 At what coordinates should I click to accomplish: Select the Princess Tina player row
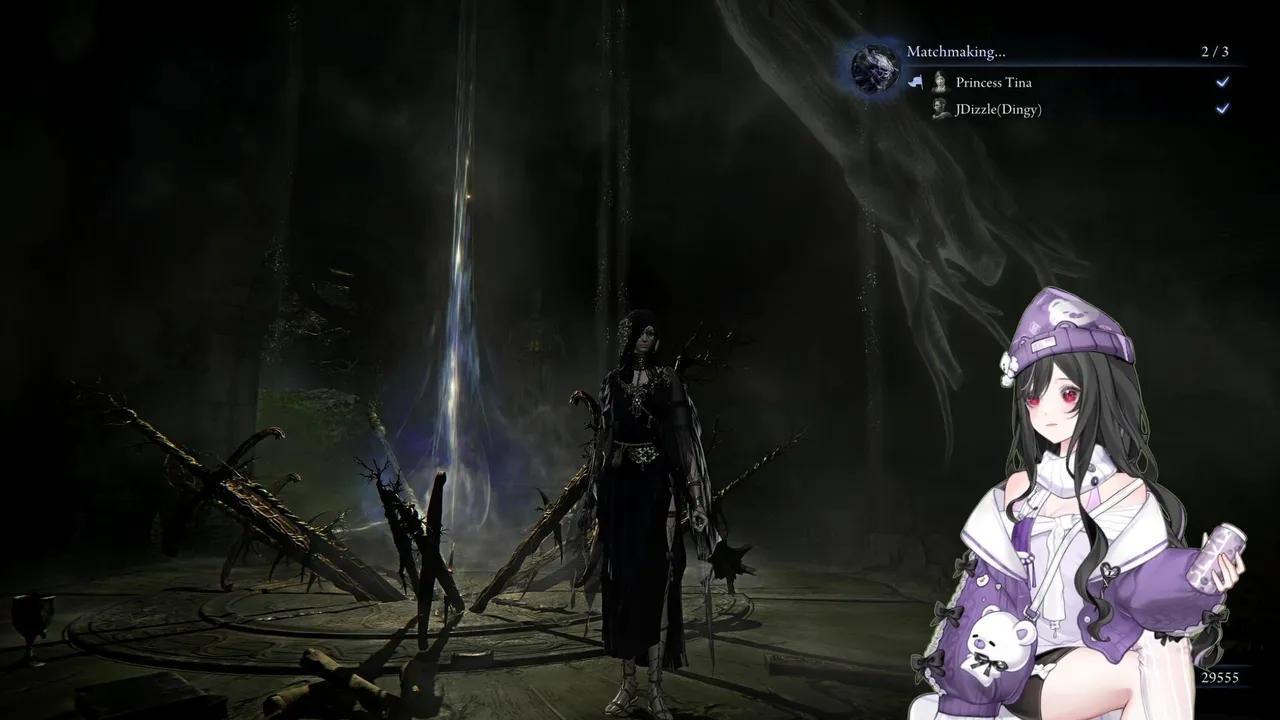(994, 83)
